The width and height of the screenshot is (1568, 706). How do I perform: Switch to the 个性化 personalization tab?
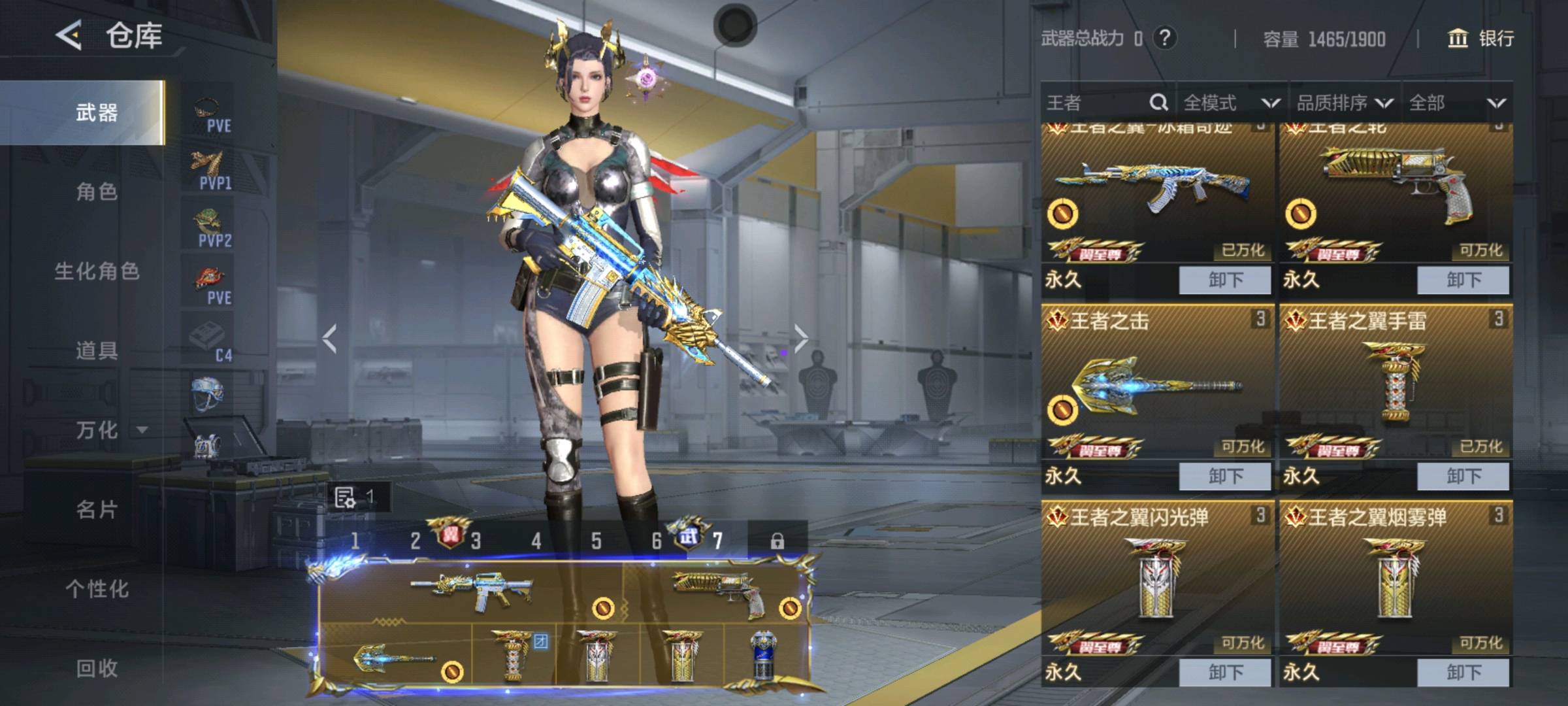click(97, 589)
